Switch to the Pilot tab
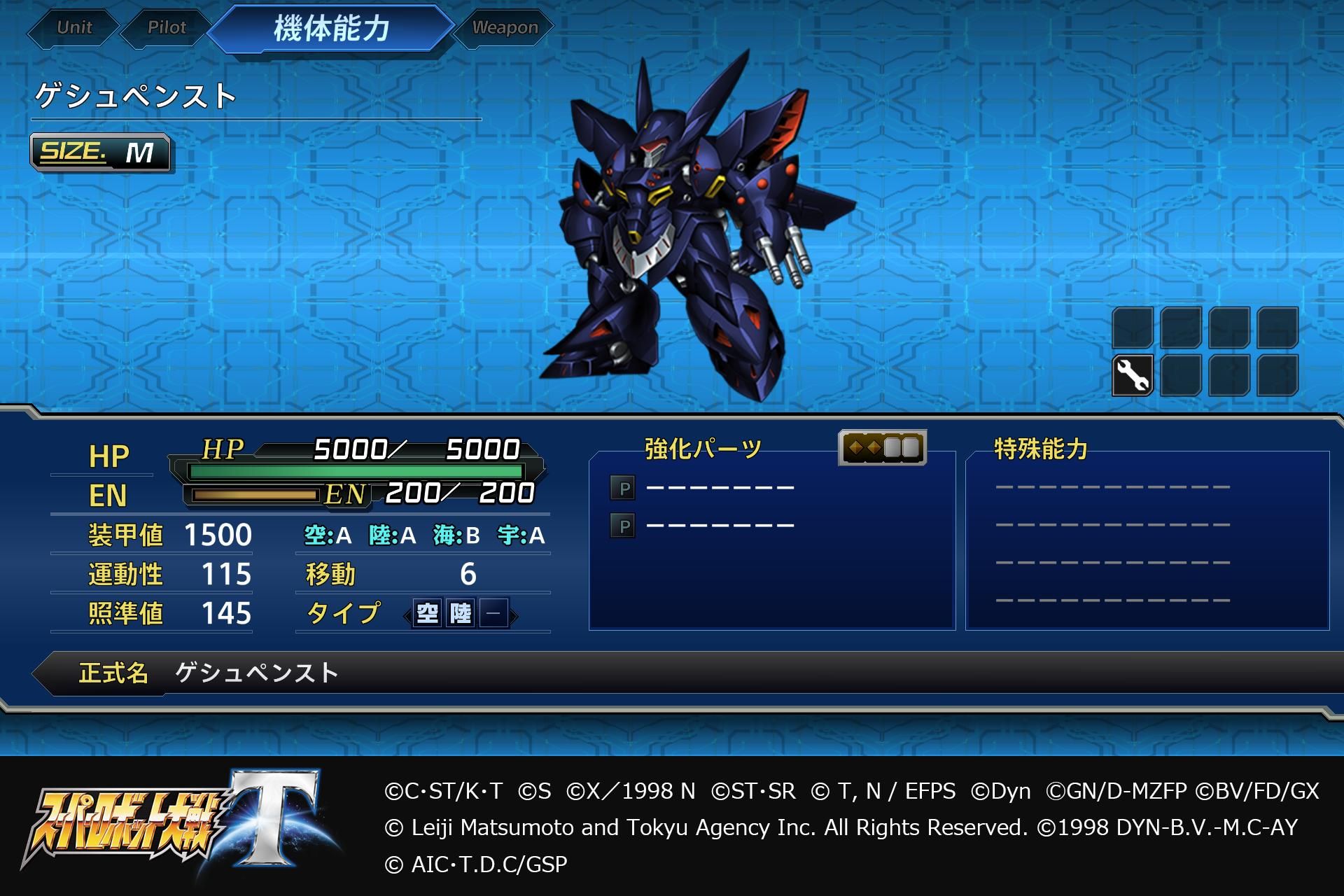 coord(166,28)
